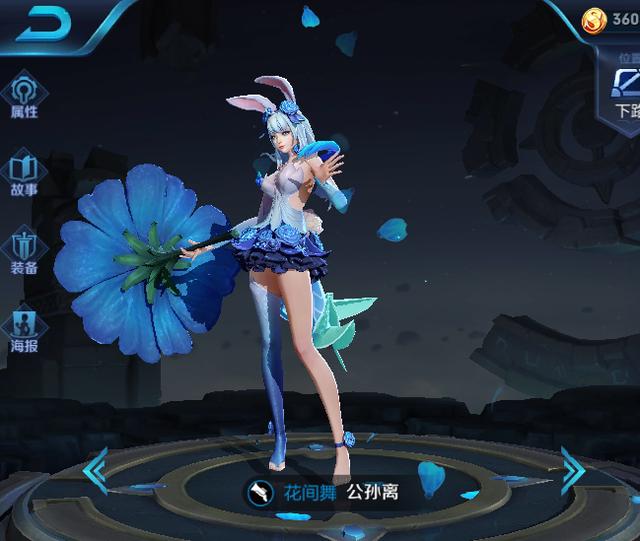Switch to the next skin arrow
640x541 pixels.
coord(571,470)
